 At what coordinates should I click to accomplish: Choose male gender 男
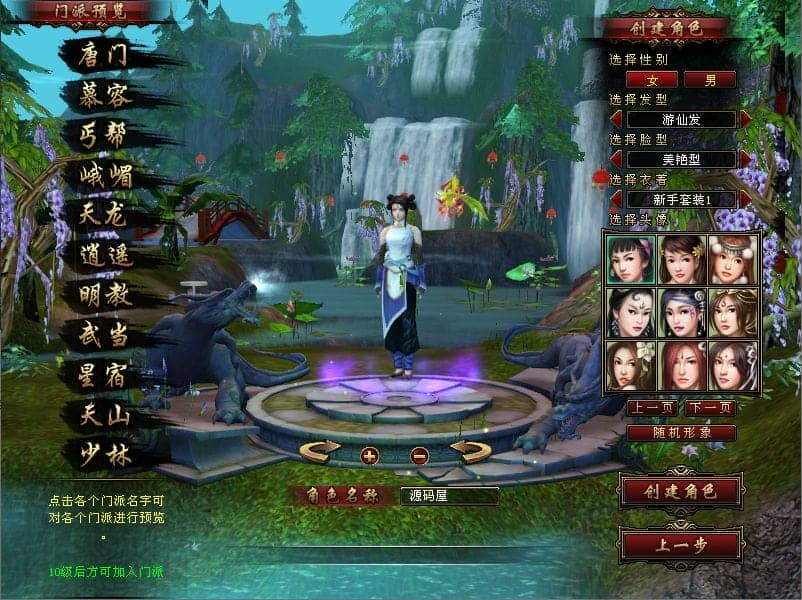[x=709, y=79]
